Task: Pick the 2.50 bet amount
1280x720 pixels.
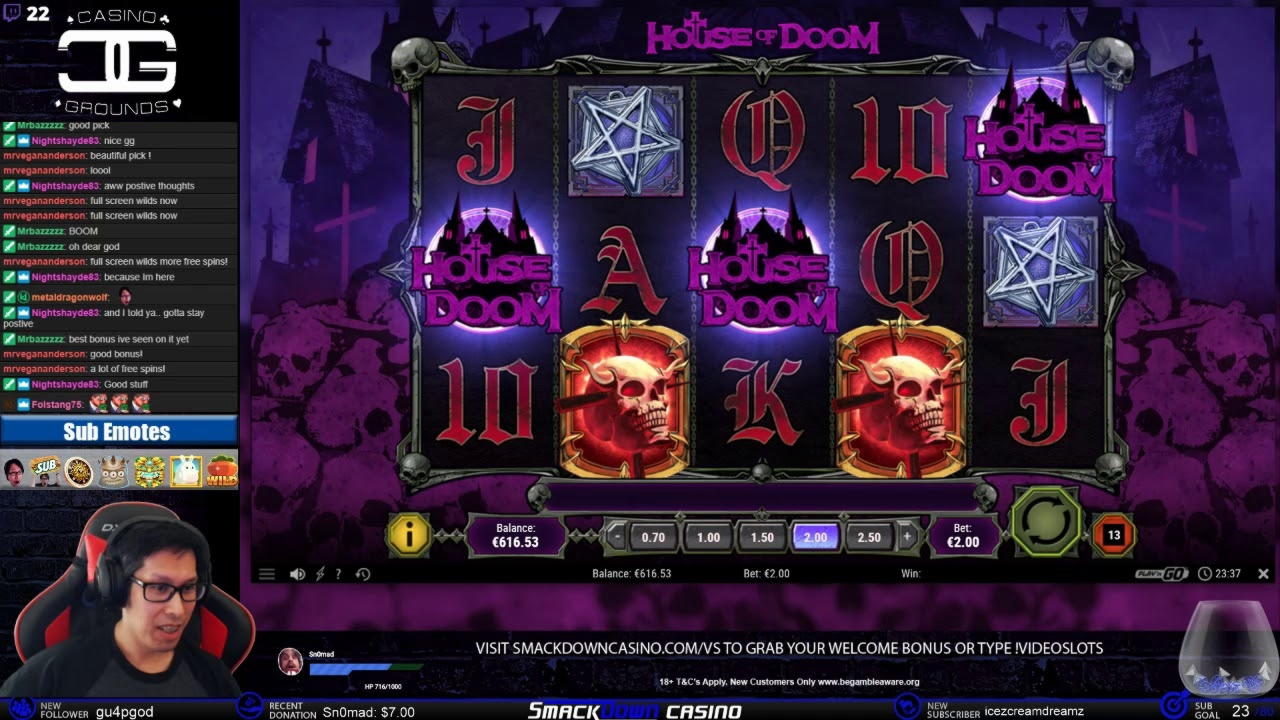Action: [870, 537]
